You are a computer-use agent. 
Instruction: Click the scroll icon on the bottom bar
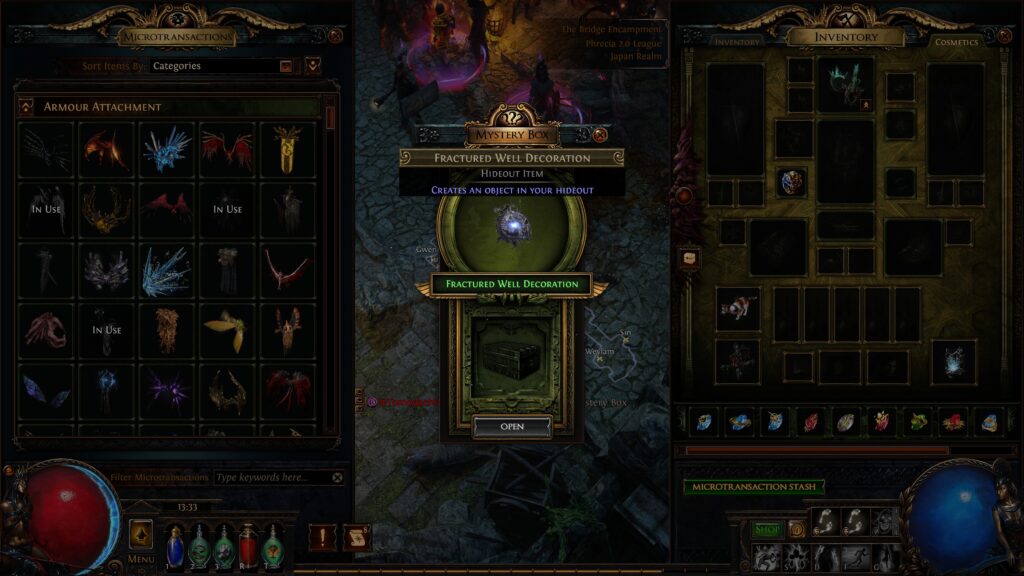[x=356, y=538]
